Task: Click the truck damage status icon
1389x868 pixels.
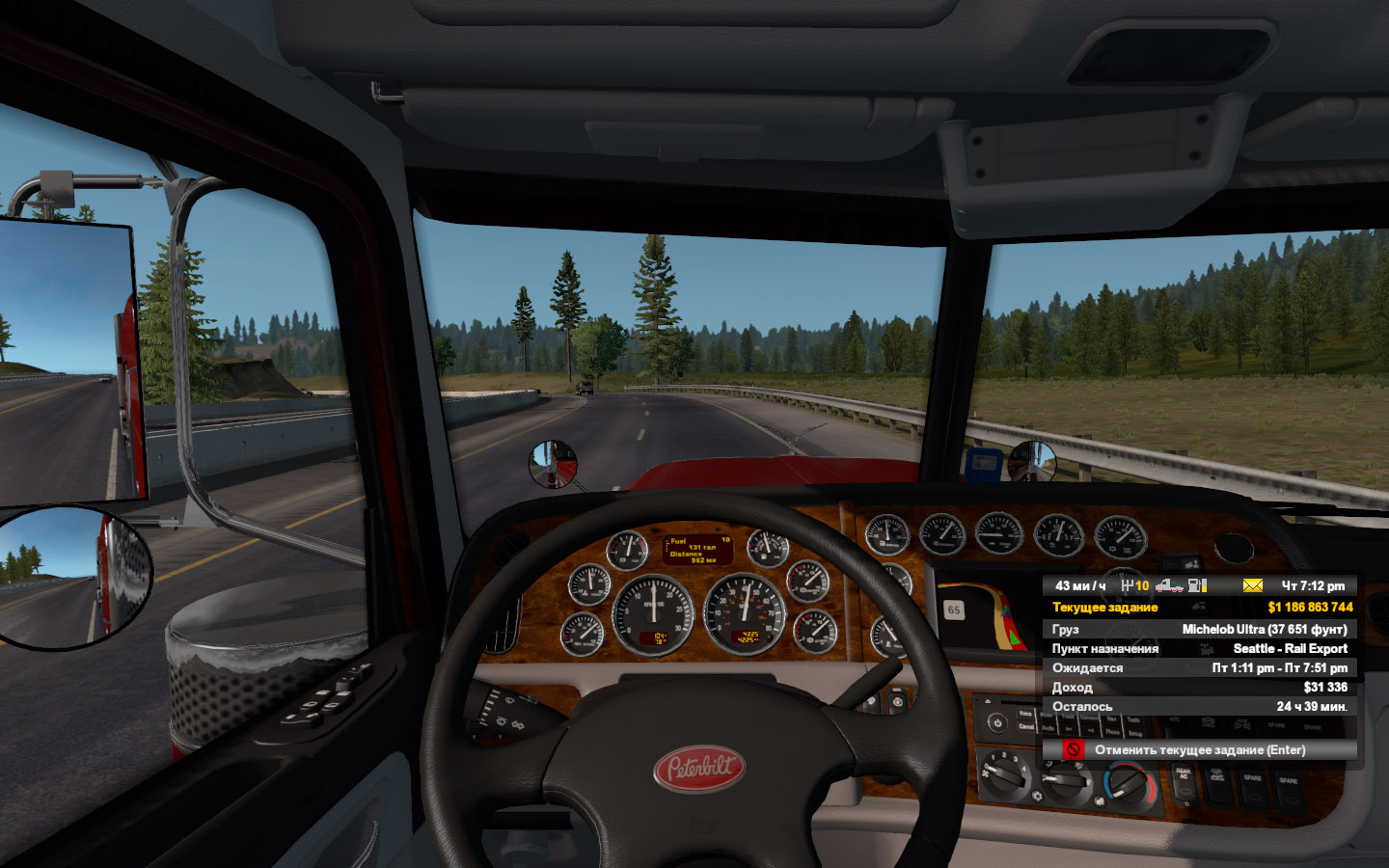Action: pyautogui.click(x=1168, y=585)
